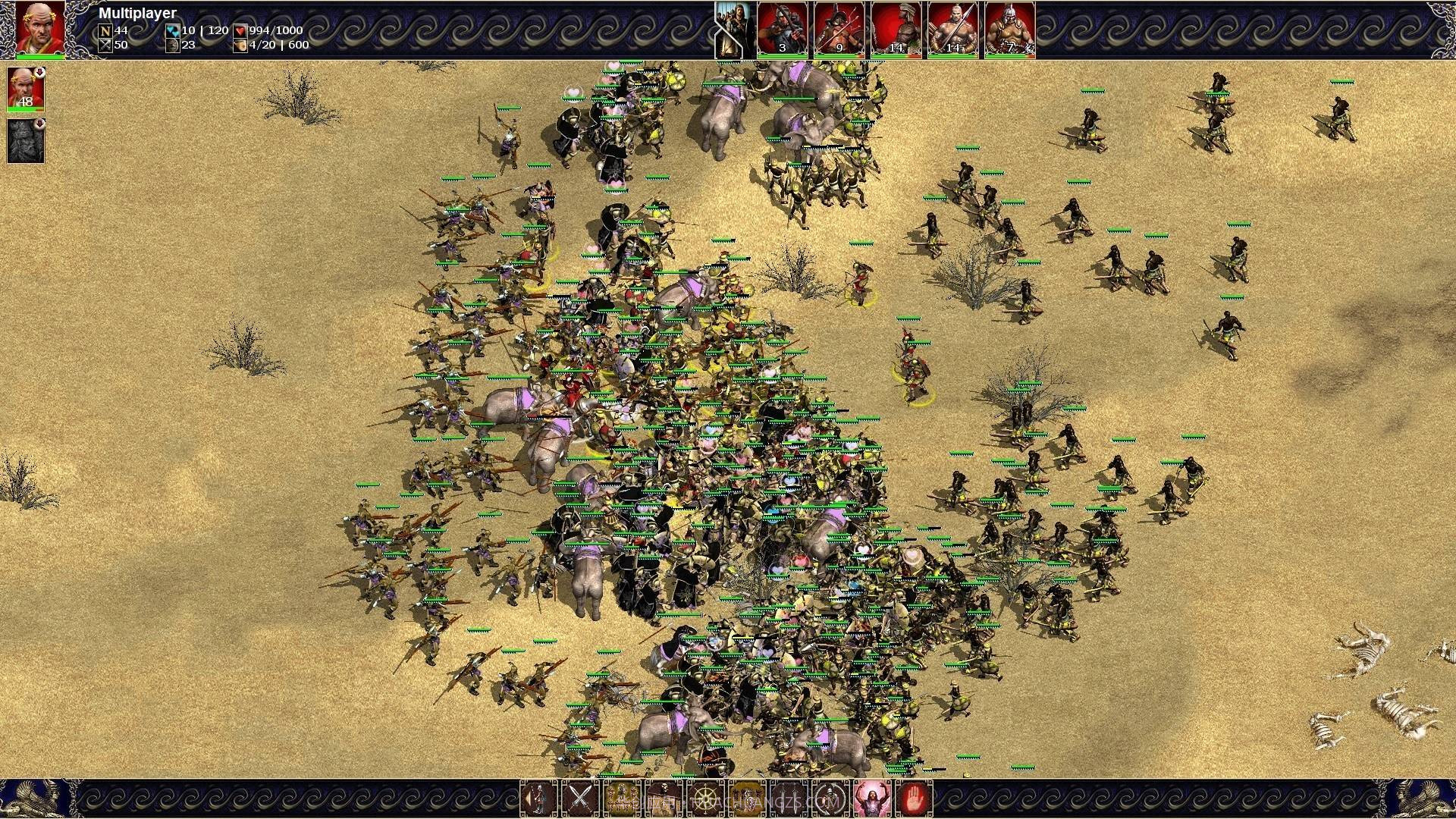
Task: Activate the golden wheel ability icon
Action: [x=705, y=799]
